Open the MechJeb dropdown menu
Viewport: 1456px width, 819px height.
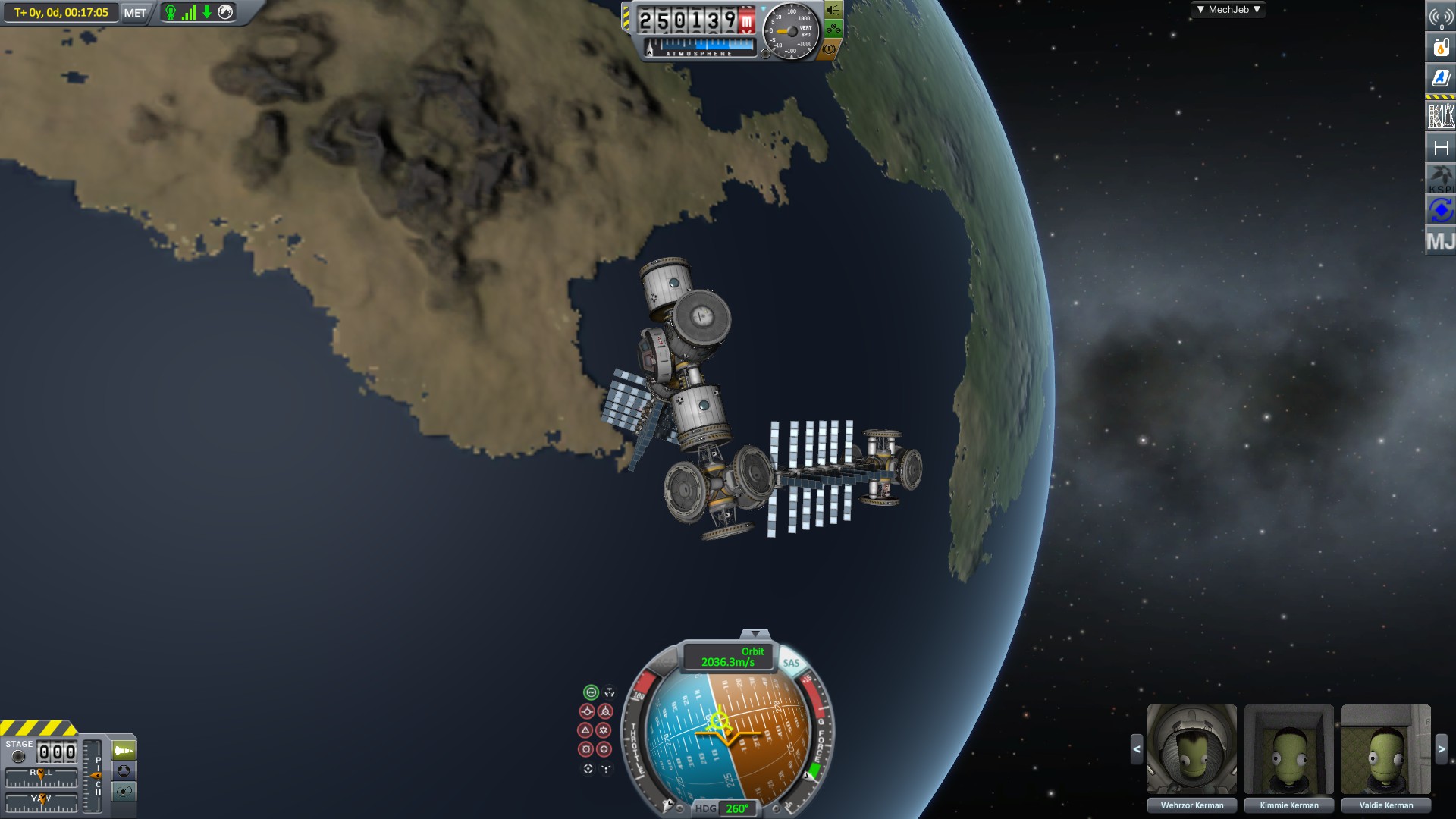tap(1228, 10)
